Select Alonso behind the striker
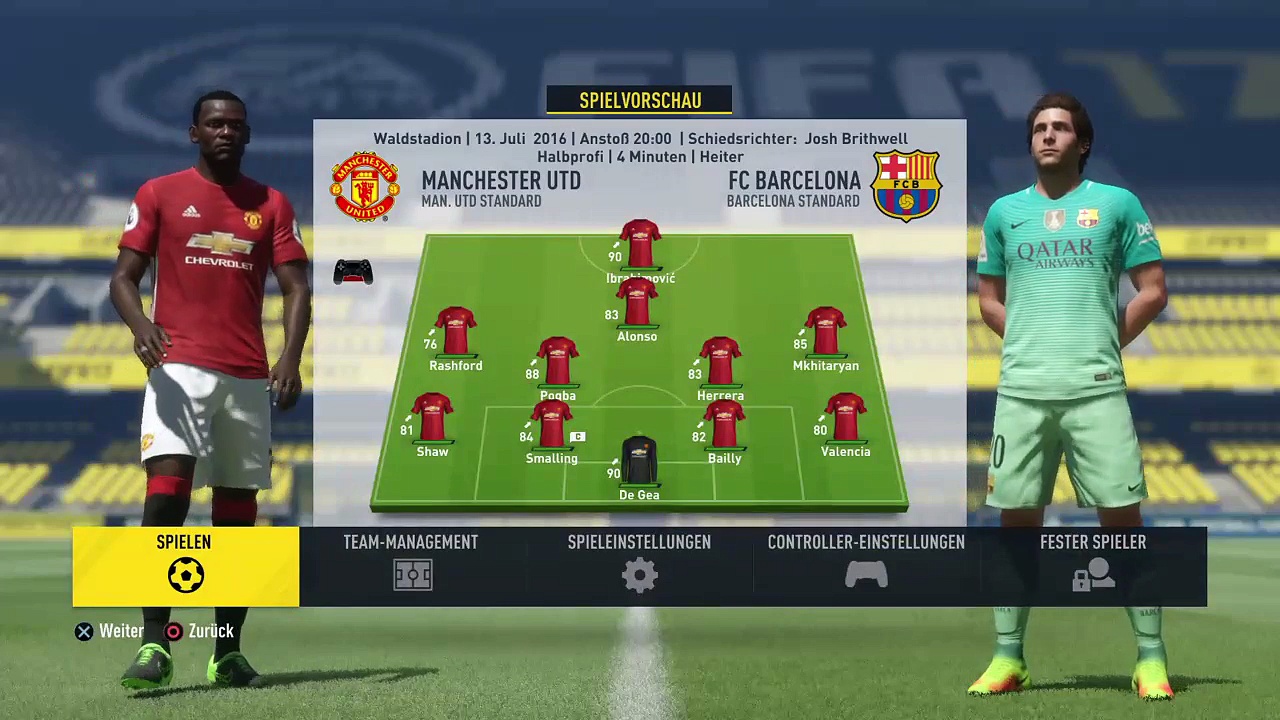The height and width of the screenshot is (720, 1280). (637, 304)
